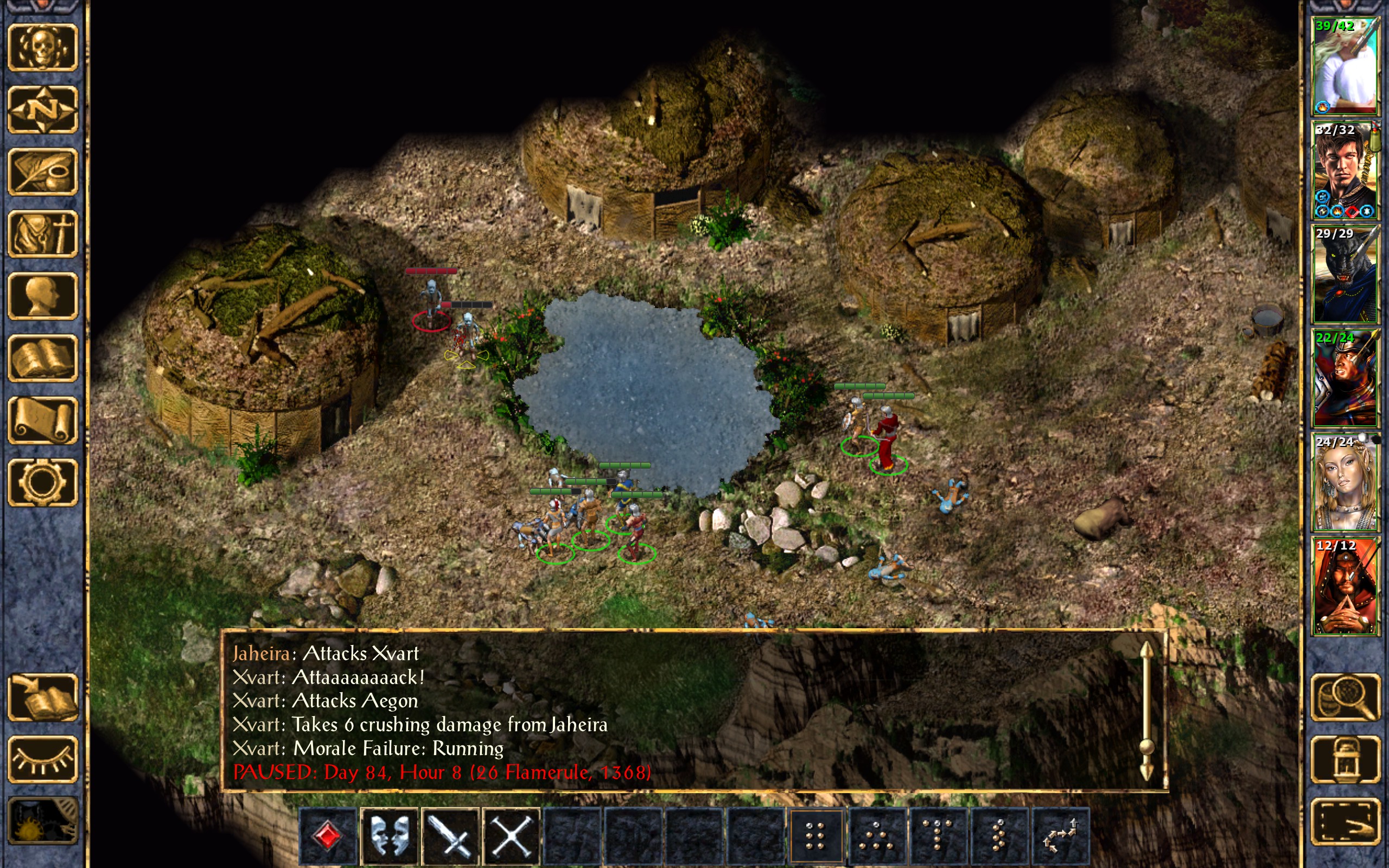Viewport: 1389px width, 868px height.
Task: Open the options gear icon
Action: [42, 482]
